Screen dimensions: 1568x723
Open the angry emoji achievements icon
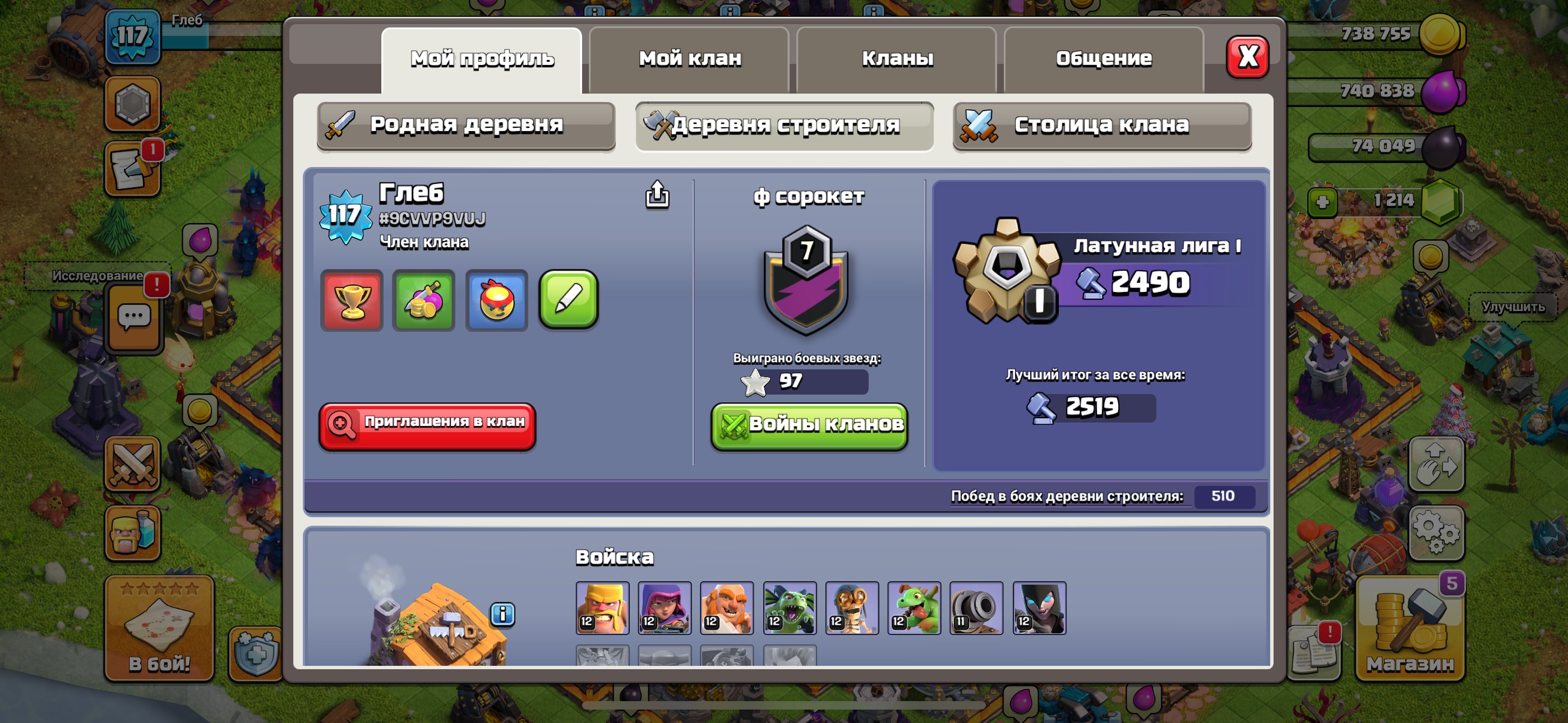coord(496,300)
